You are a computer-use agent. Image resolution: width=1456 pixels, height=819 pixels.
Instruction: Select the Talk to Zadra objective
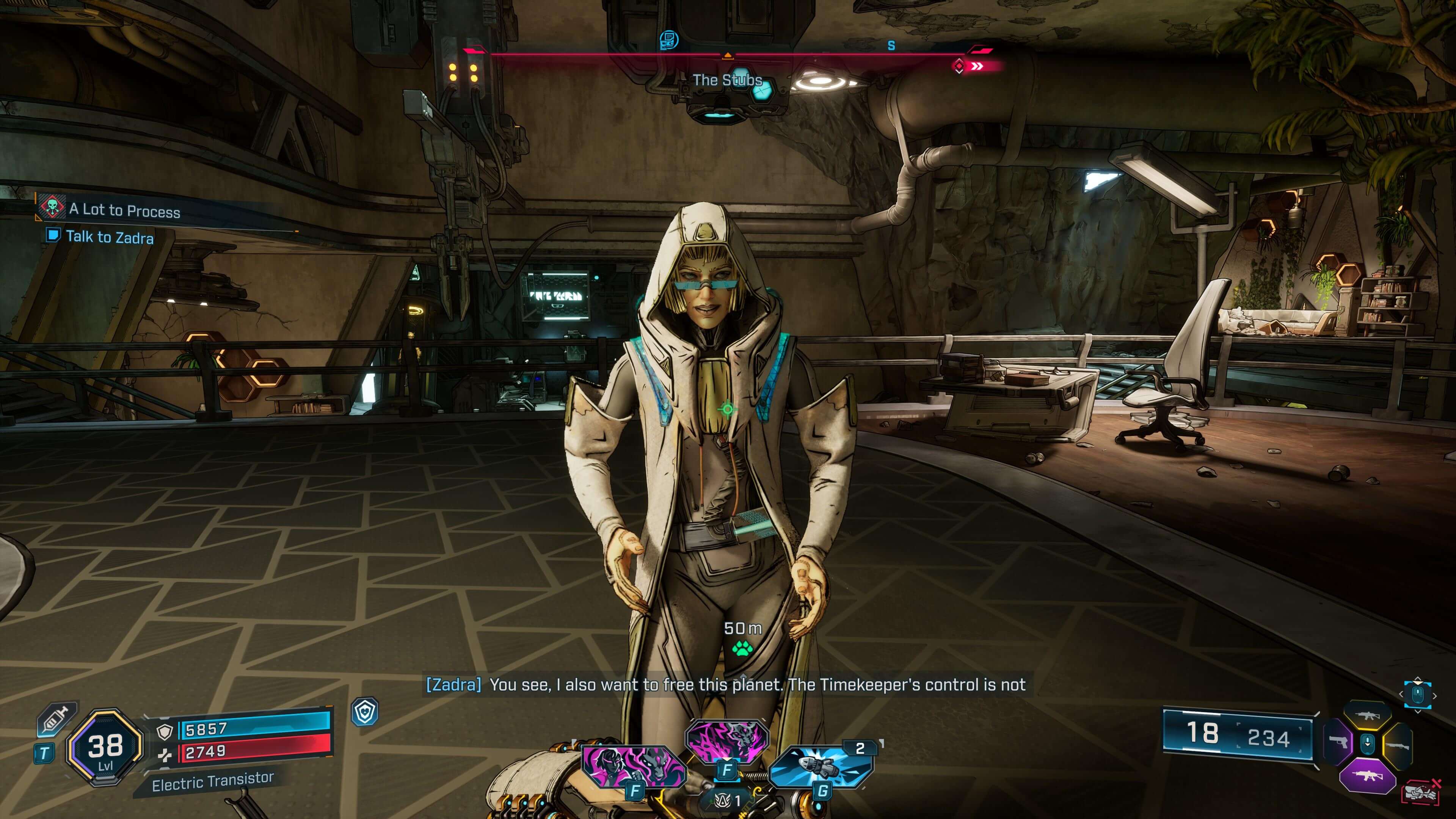click(109, 237)
